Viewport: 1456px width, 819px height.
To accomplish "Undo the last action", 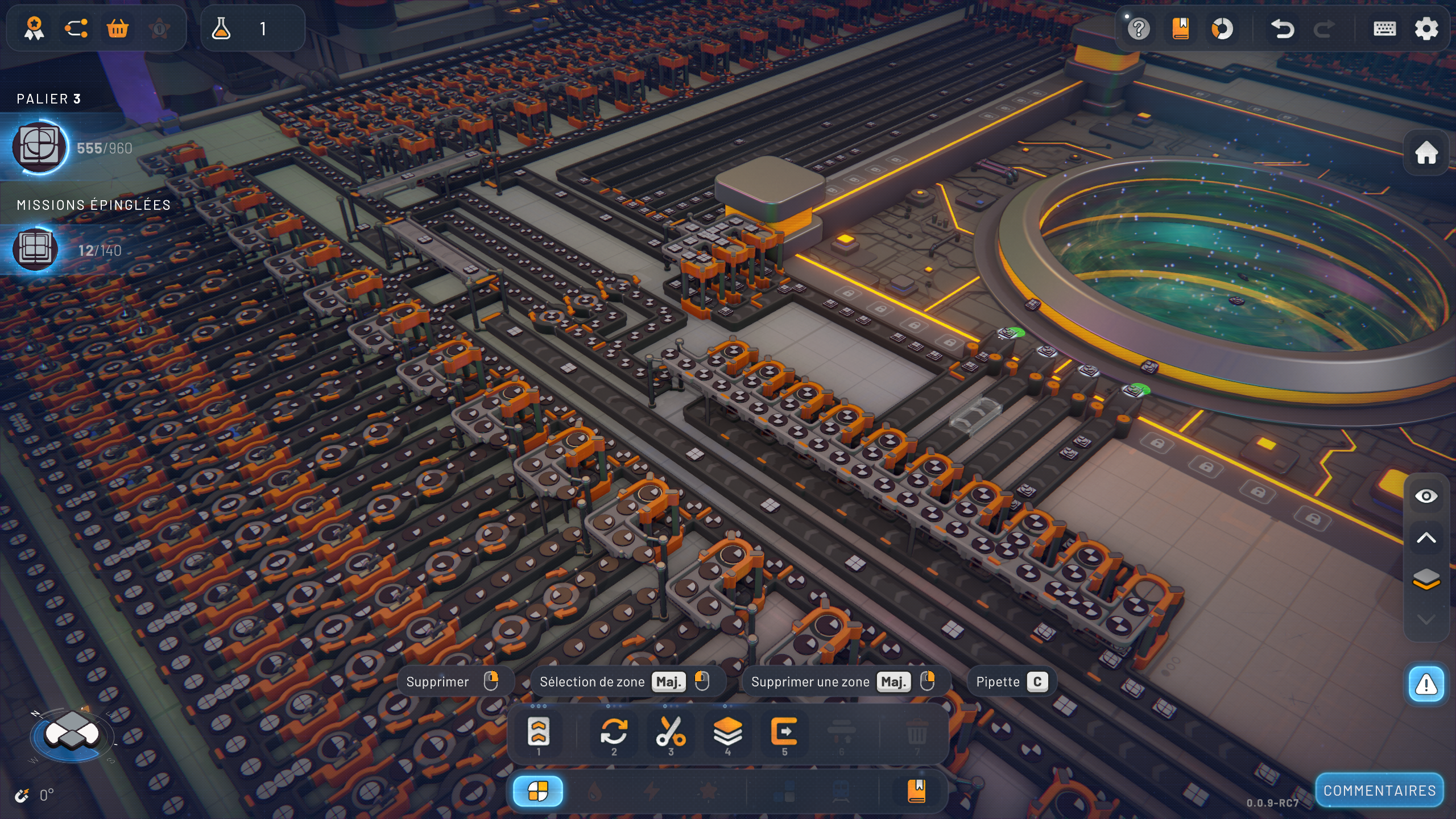I will [x=1283, y=28].
